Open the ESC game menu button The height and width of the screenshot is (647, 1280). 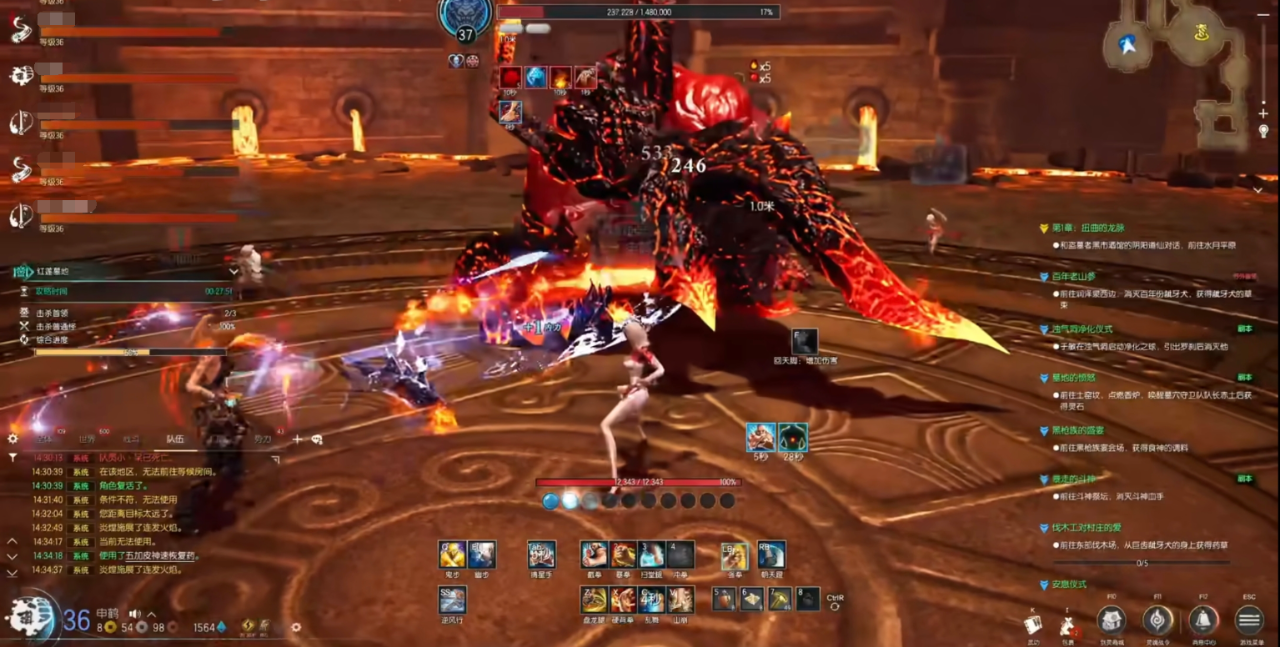click(x=1249, y=620)
